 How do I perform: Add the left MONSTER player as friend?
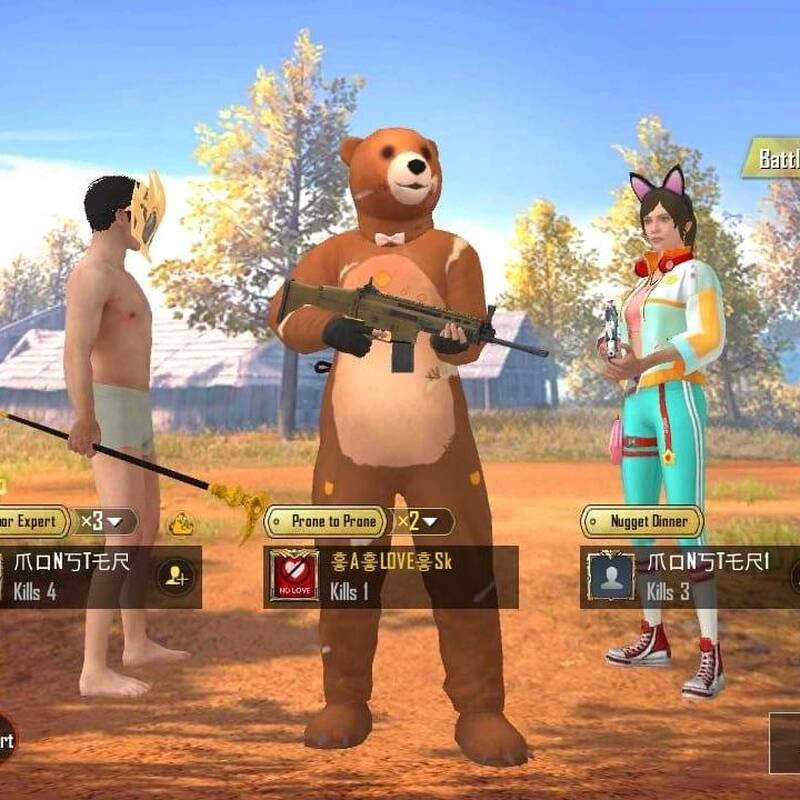coord(176,576)
